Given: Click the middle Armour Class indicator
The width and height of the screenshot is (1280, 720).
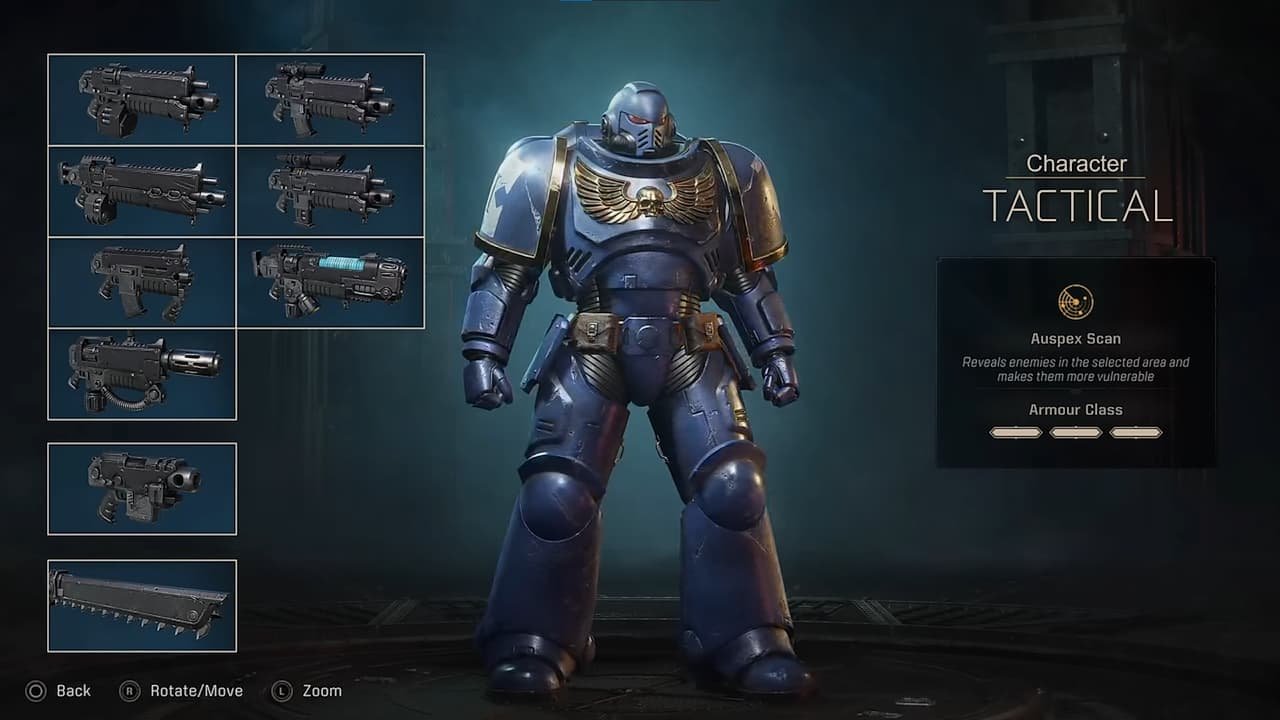Looking at the screenshot, I should pyautogui.click(x=1076, y=432).
